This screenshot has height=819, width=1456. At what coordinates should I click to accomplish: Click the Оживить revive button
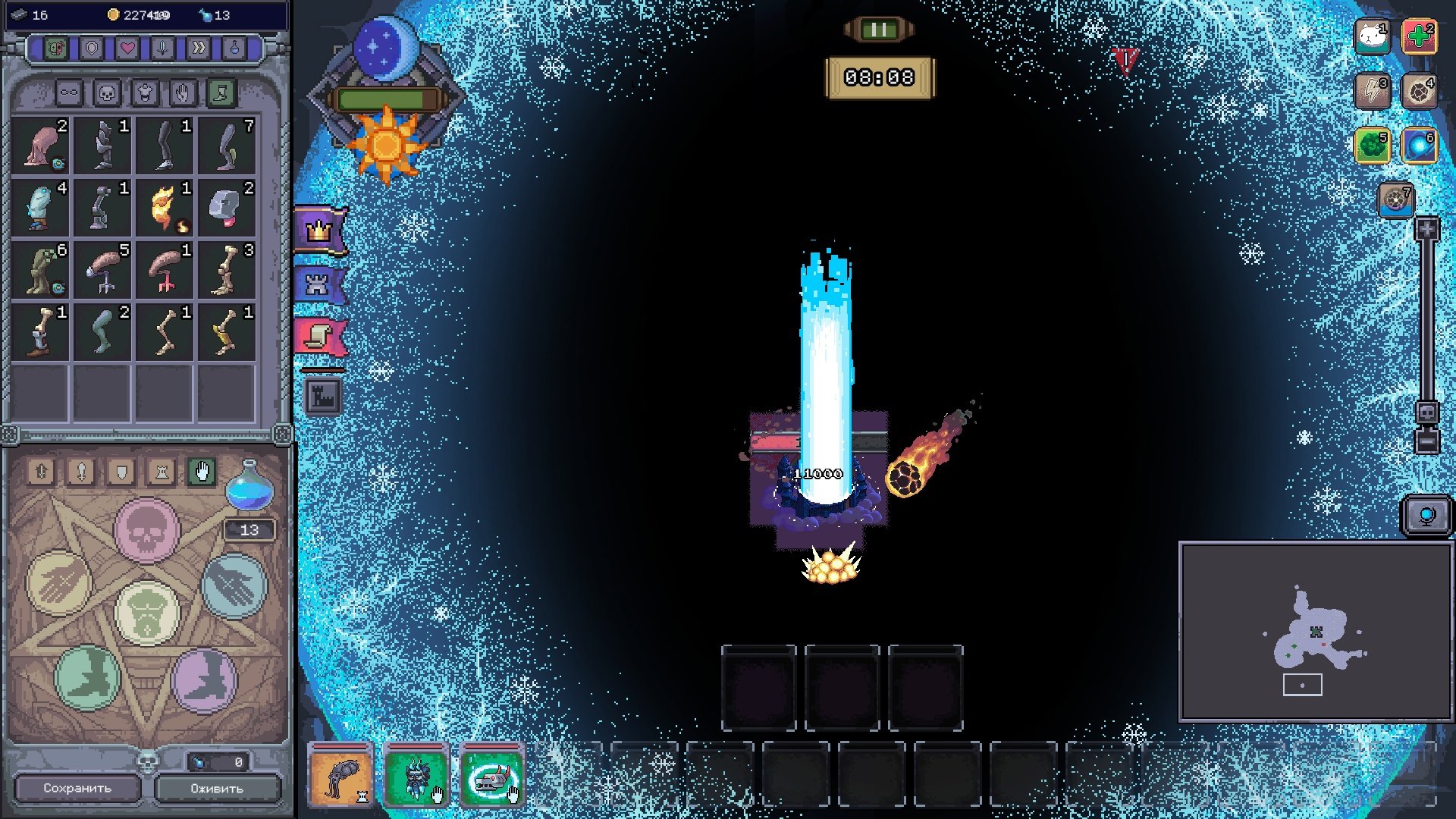218,788
